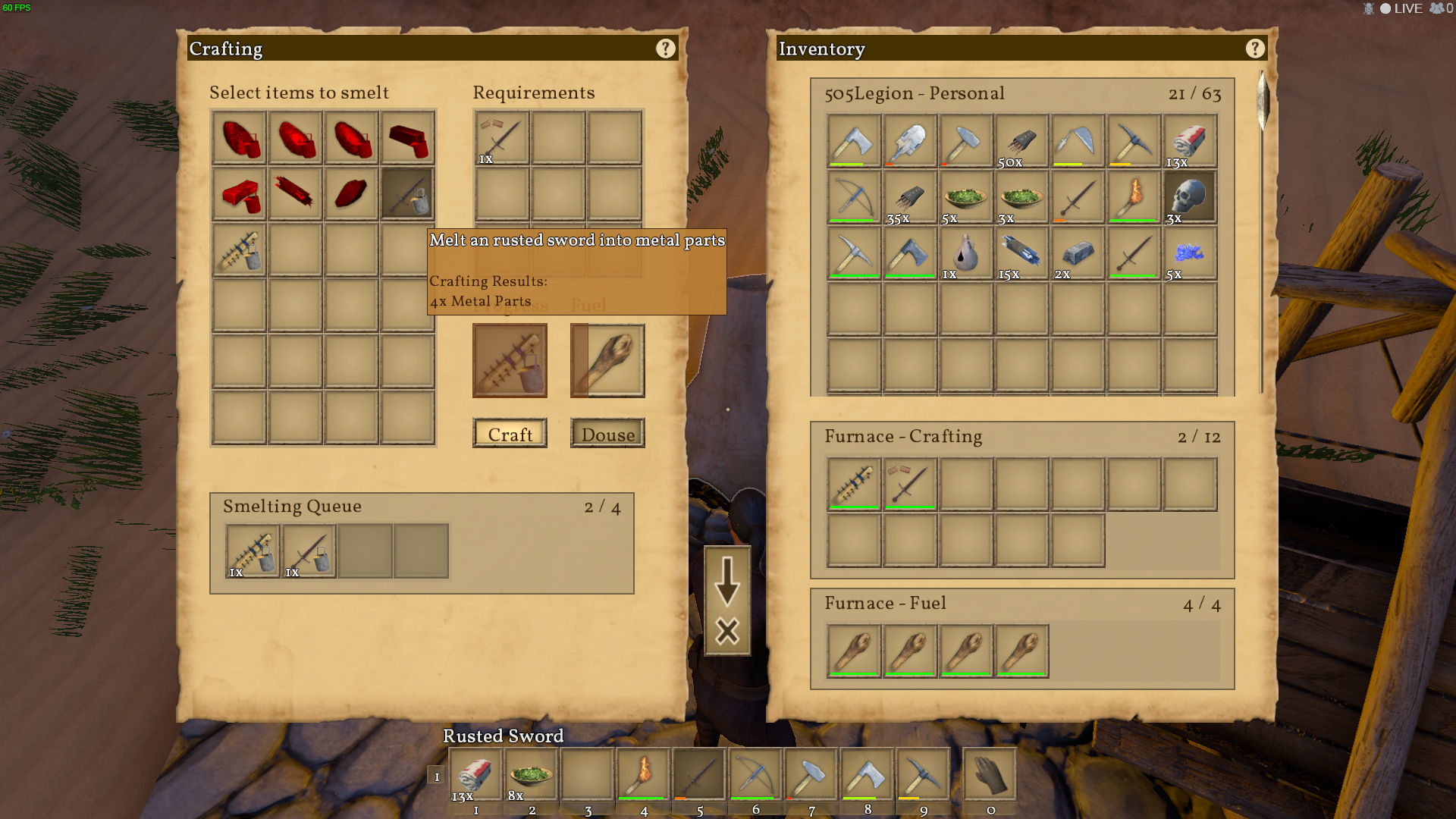Select the first wooden club in Furnace Fuel
This screenshot has width=1456, height=819.
click(854, 650)
